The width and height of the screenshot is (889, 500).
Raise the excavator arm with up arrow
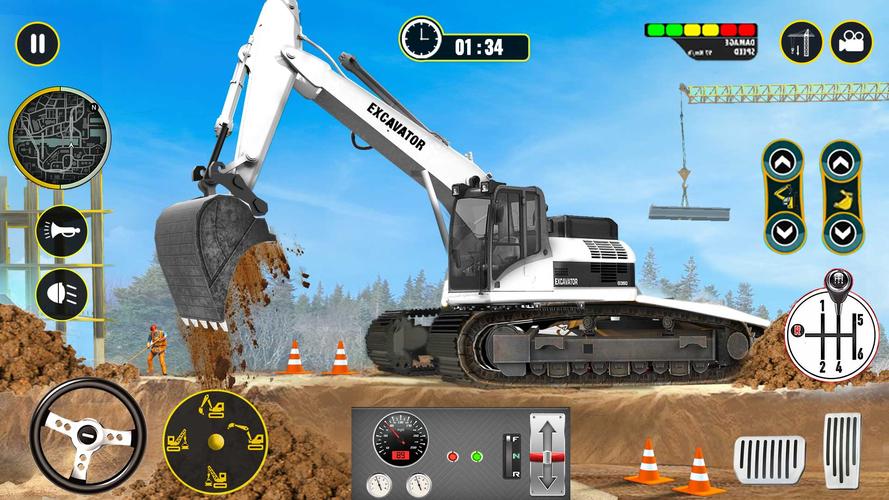click(x=781, y=162)
